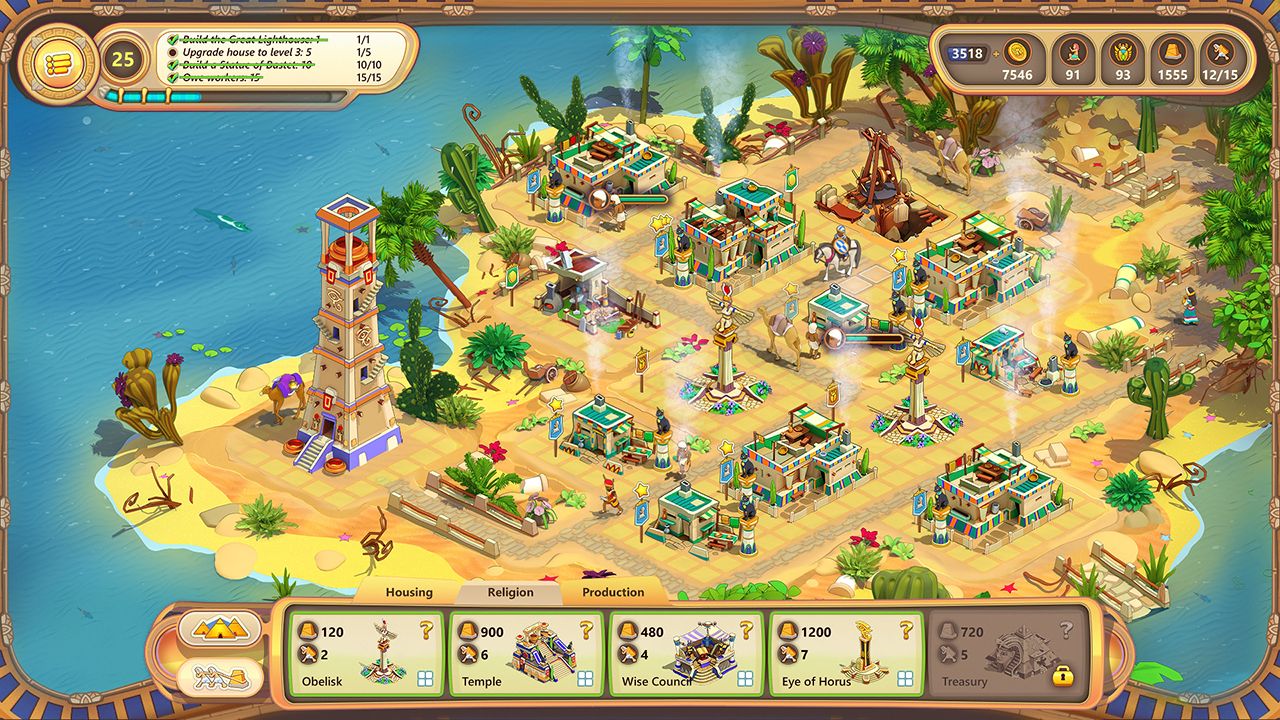Open the quest list menu icon
The height and width of the screenshot is (720, 1280).
click(56, 62)
